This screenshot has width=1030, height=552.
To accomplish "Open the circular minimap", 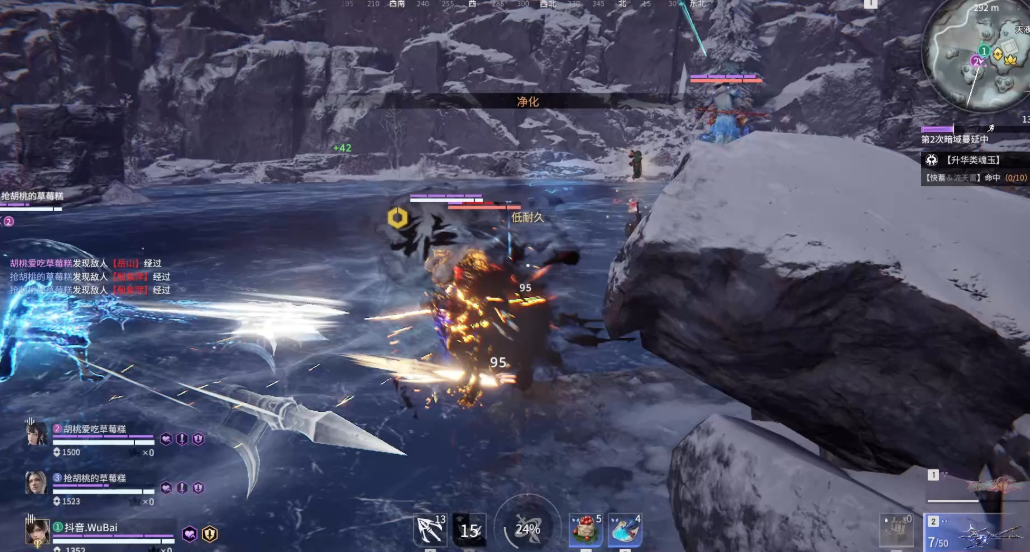I will pos(975,58).
